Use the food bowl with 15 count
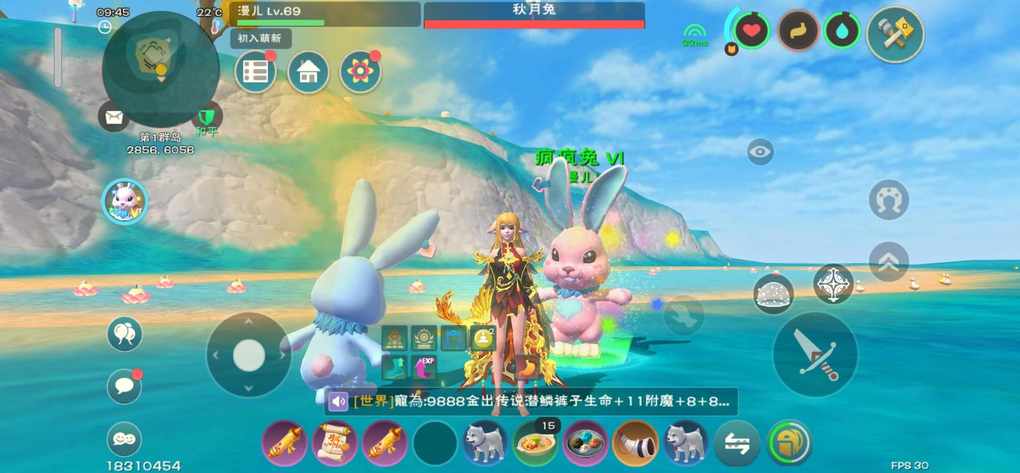The image size is (1020, 473). (535, 442)
